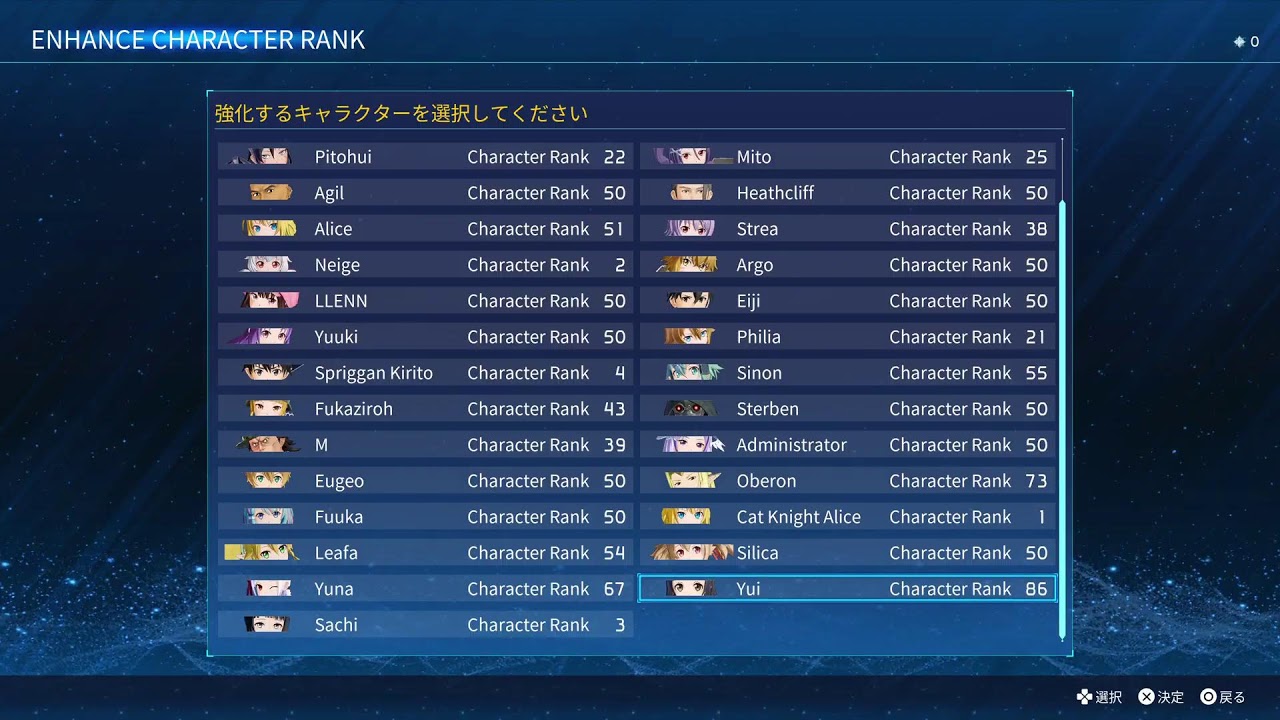Choose the Administrator character row
The width and height of the screenshot is (1280, 720).
(847, 445)
